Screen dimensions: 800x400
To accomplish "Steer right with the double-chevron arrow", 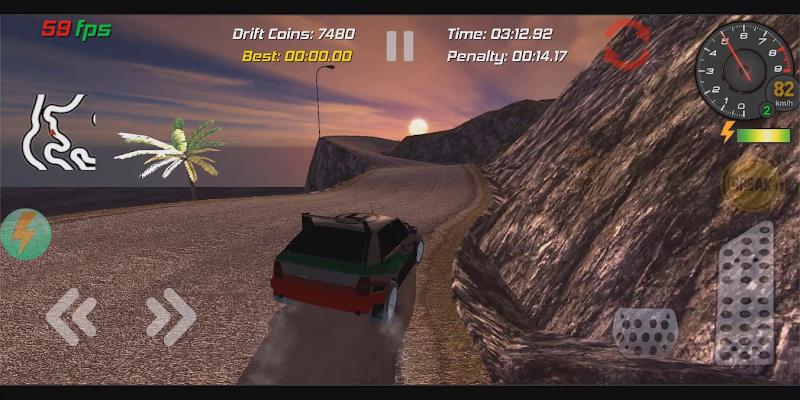I will (170, 317).
